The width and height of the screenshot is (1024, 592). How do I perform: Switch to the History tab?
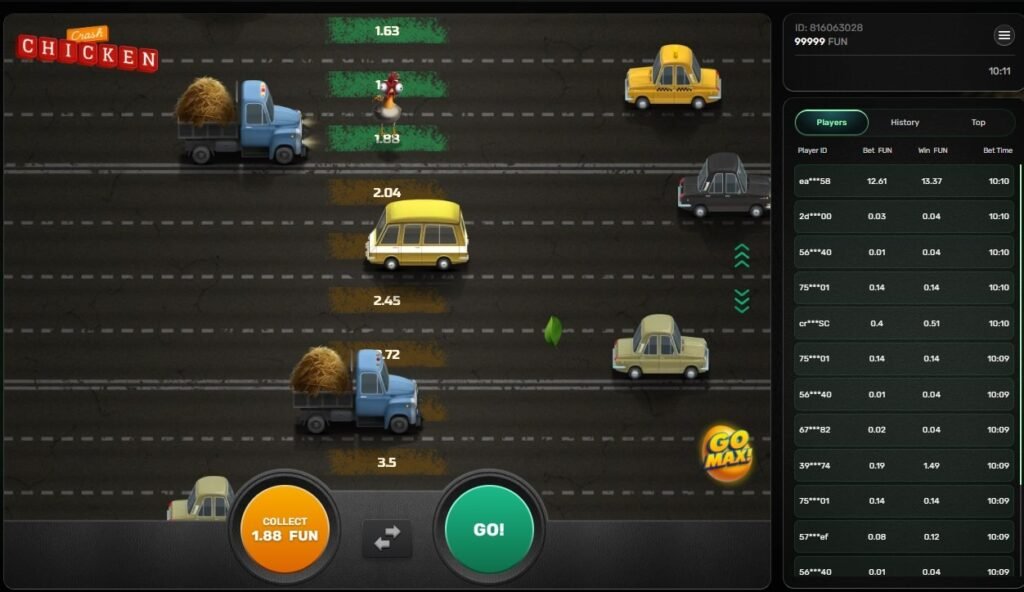(x=904, y=122)
